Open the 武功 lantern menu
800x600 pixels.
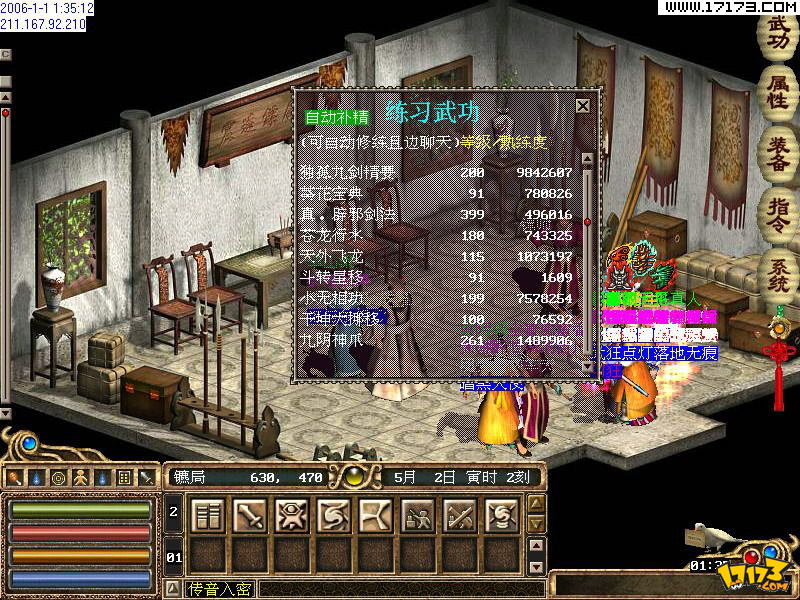pyautogui.click(x=778, y=32)
